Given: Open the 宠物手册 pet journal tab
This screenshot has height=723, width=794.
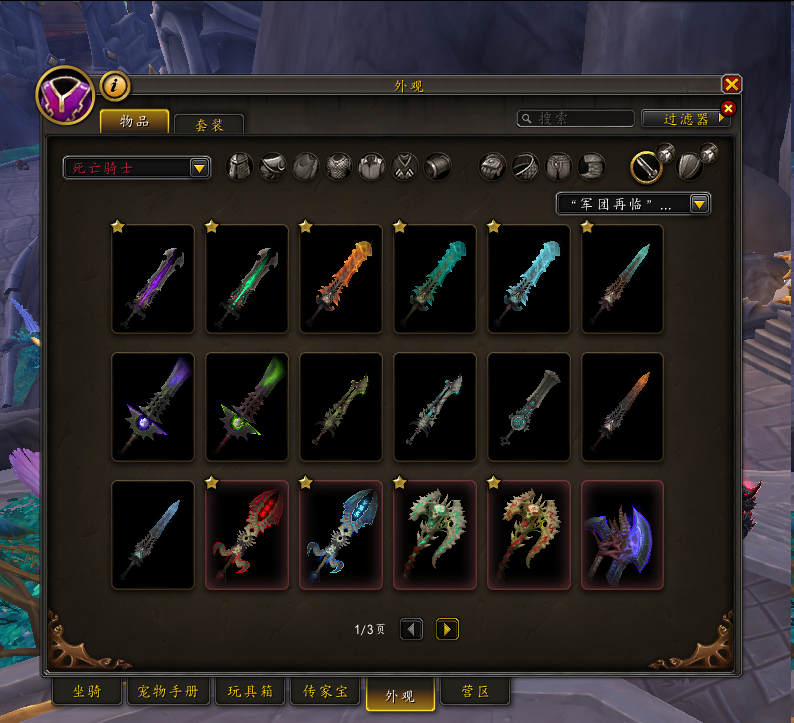Looking at the screenshot, I should click(164, 691).
